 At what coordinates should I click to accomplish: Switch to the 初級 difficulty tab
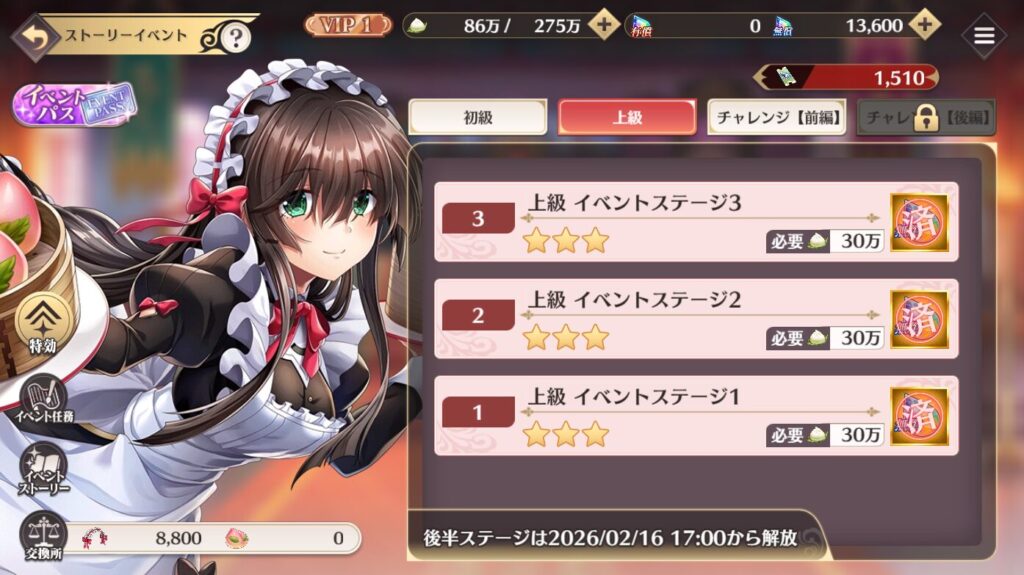click(x=478, y=117)
